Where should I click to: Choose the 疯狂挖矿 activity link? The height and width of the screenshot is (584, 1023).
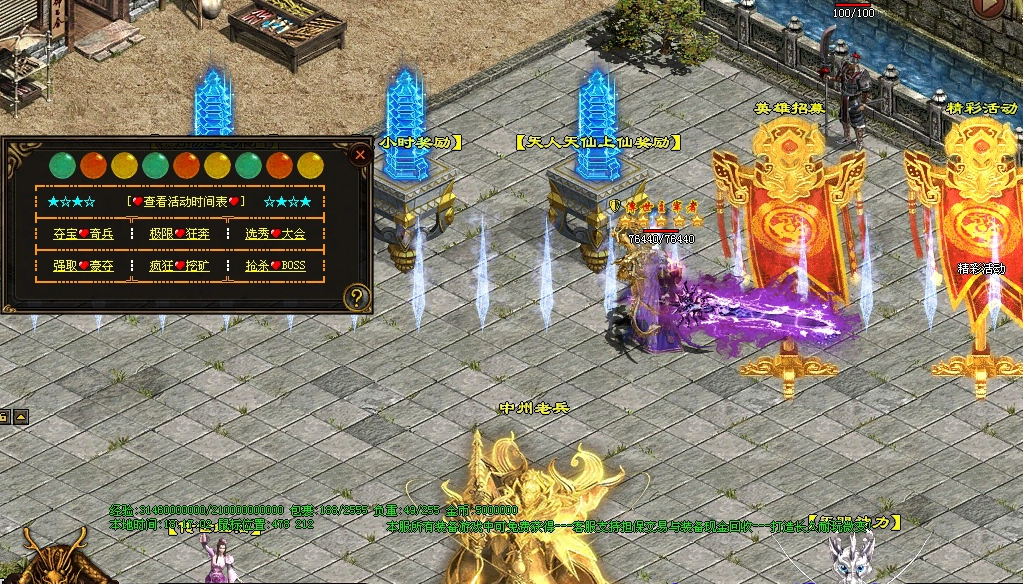tap(180, 266)
